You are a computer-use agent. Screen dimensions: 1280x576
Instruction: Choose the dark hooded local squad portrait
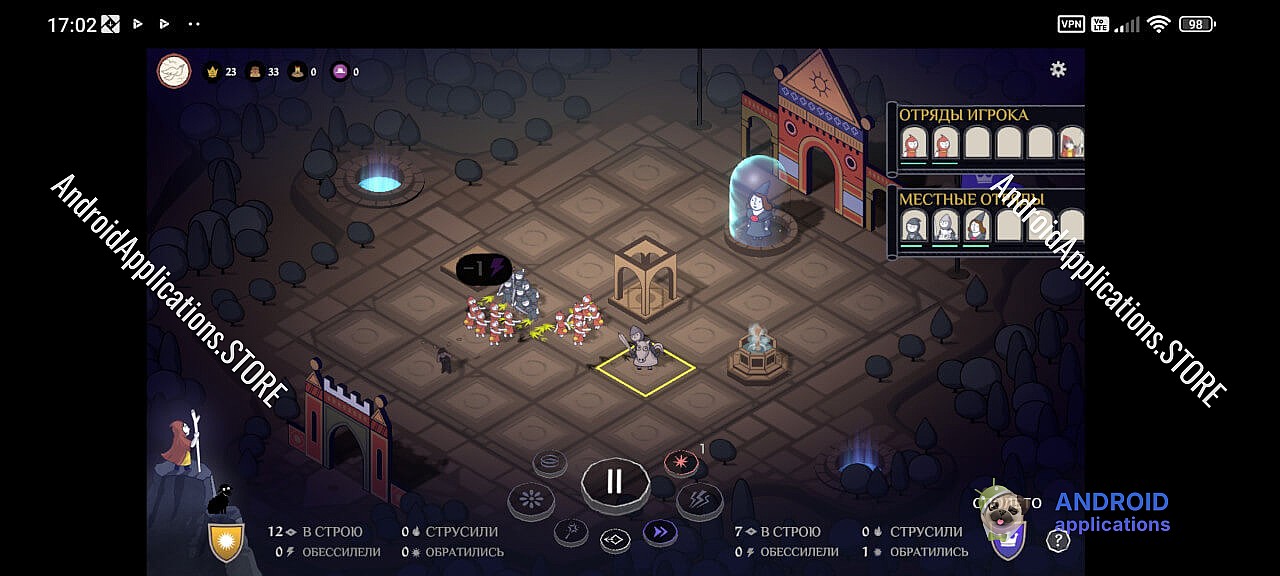[913, 227]
